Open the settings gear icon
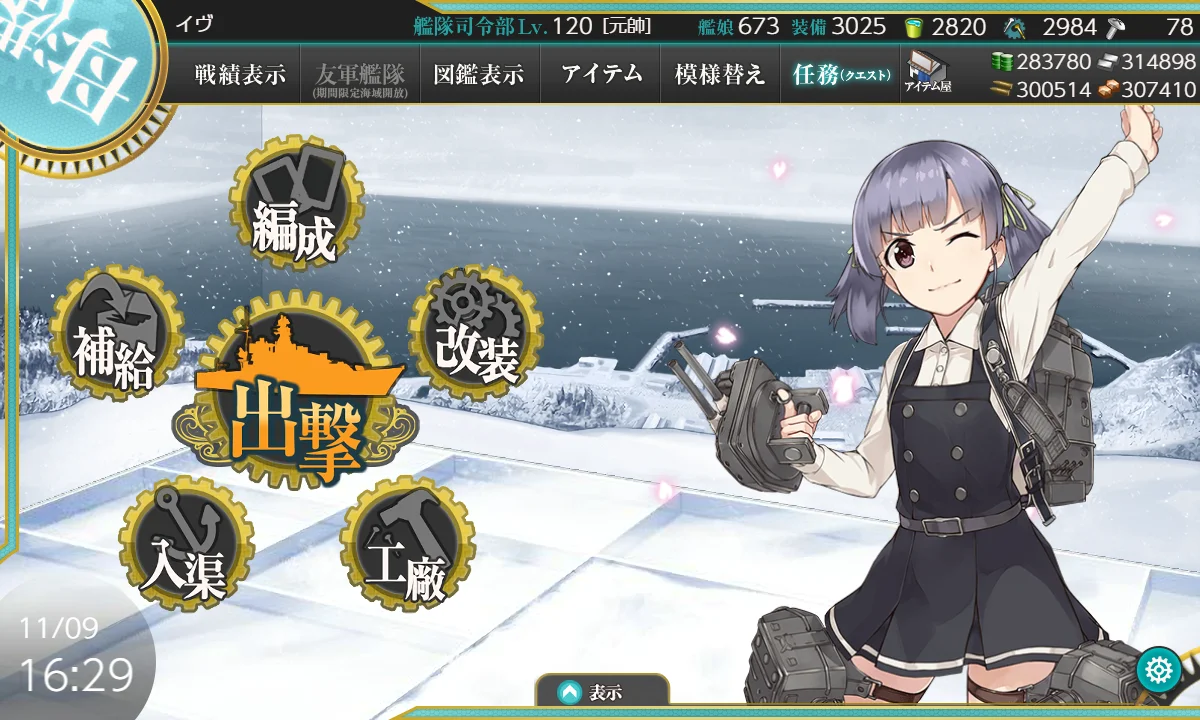The image size is (1200, 720). (x=1159, y=668)
